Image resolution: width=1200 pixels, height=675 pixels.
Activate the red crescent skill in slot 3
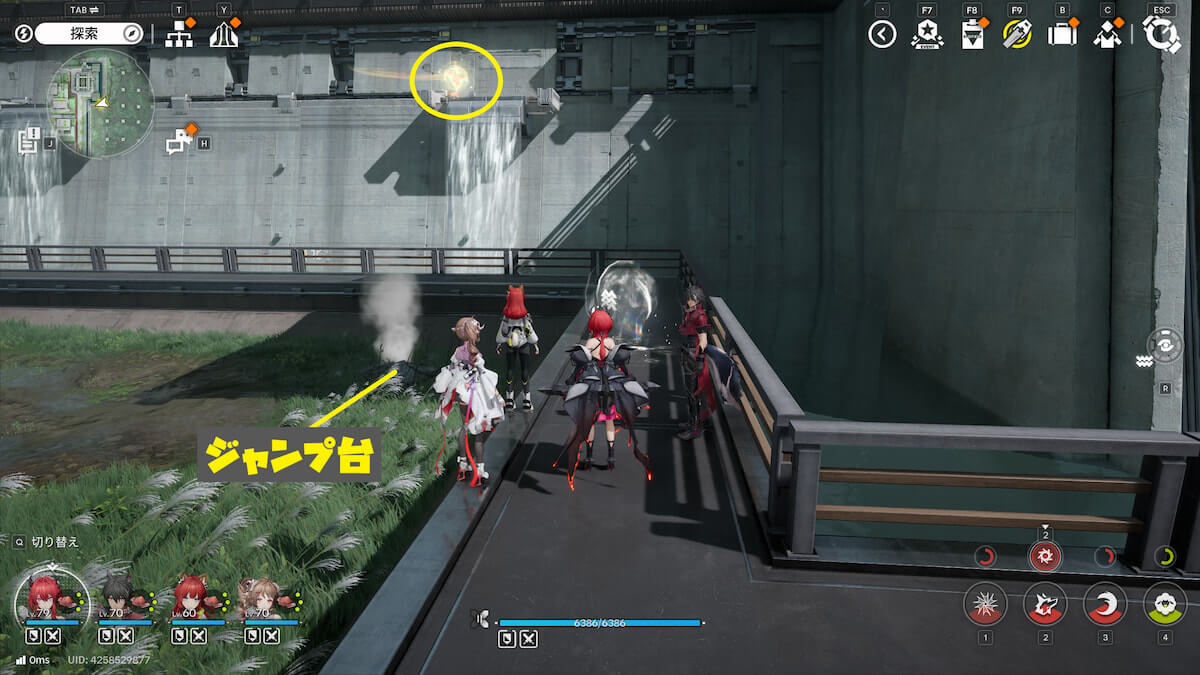point(1105,604)
